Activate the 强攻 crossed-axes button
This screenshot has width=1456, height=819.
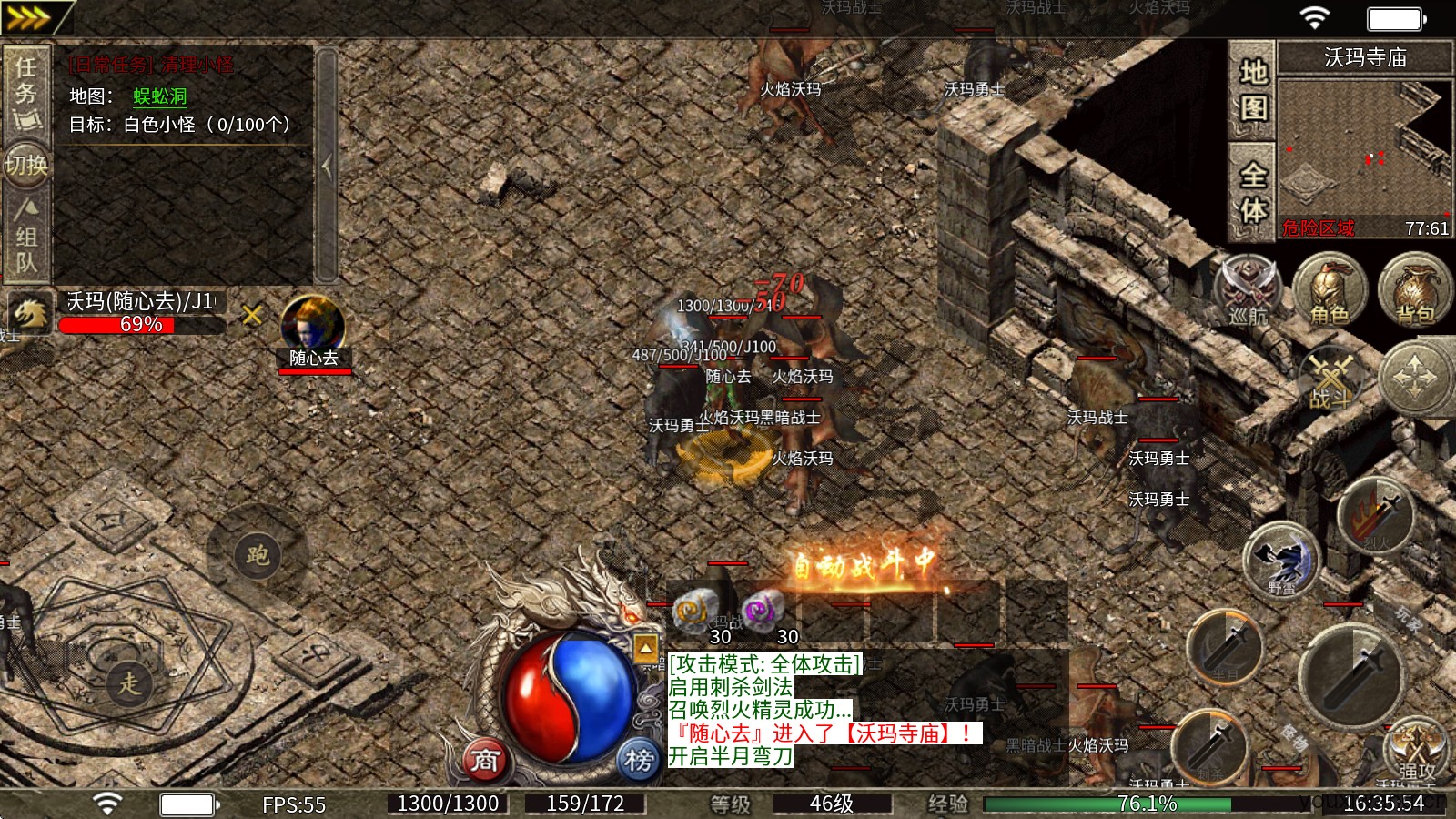(1415, 750)
